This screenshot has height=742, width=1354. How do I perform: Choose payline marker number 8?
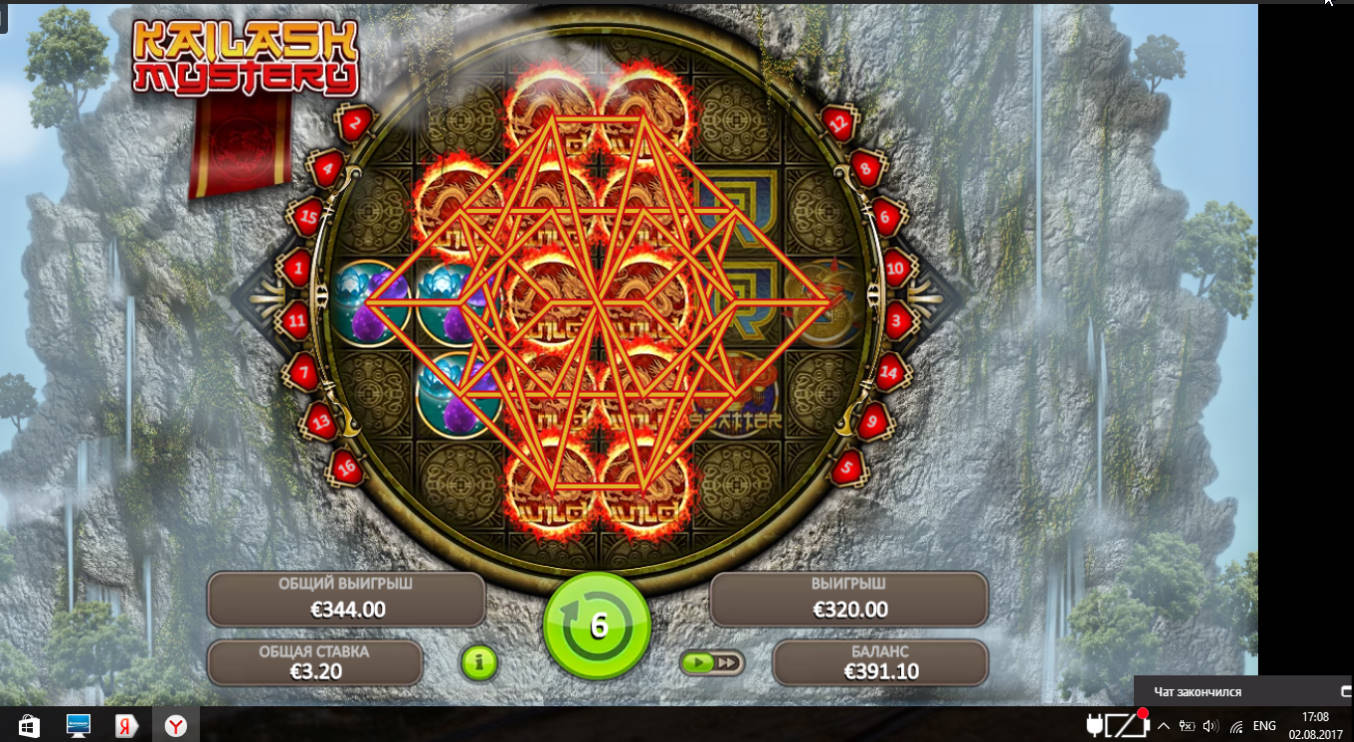866,169
